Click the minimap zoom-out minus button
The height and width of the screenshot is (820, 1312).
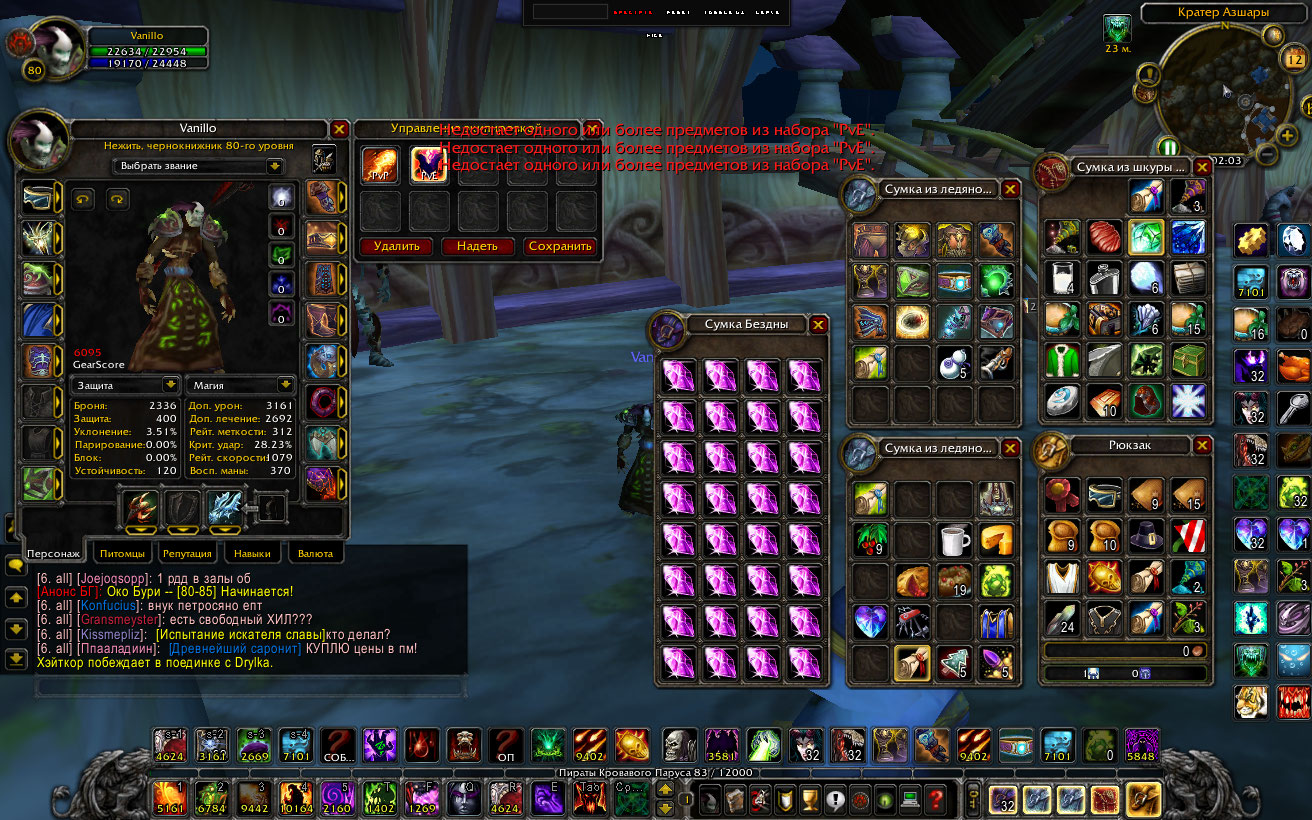(1266, 155)
